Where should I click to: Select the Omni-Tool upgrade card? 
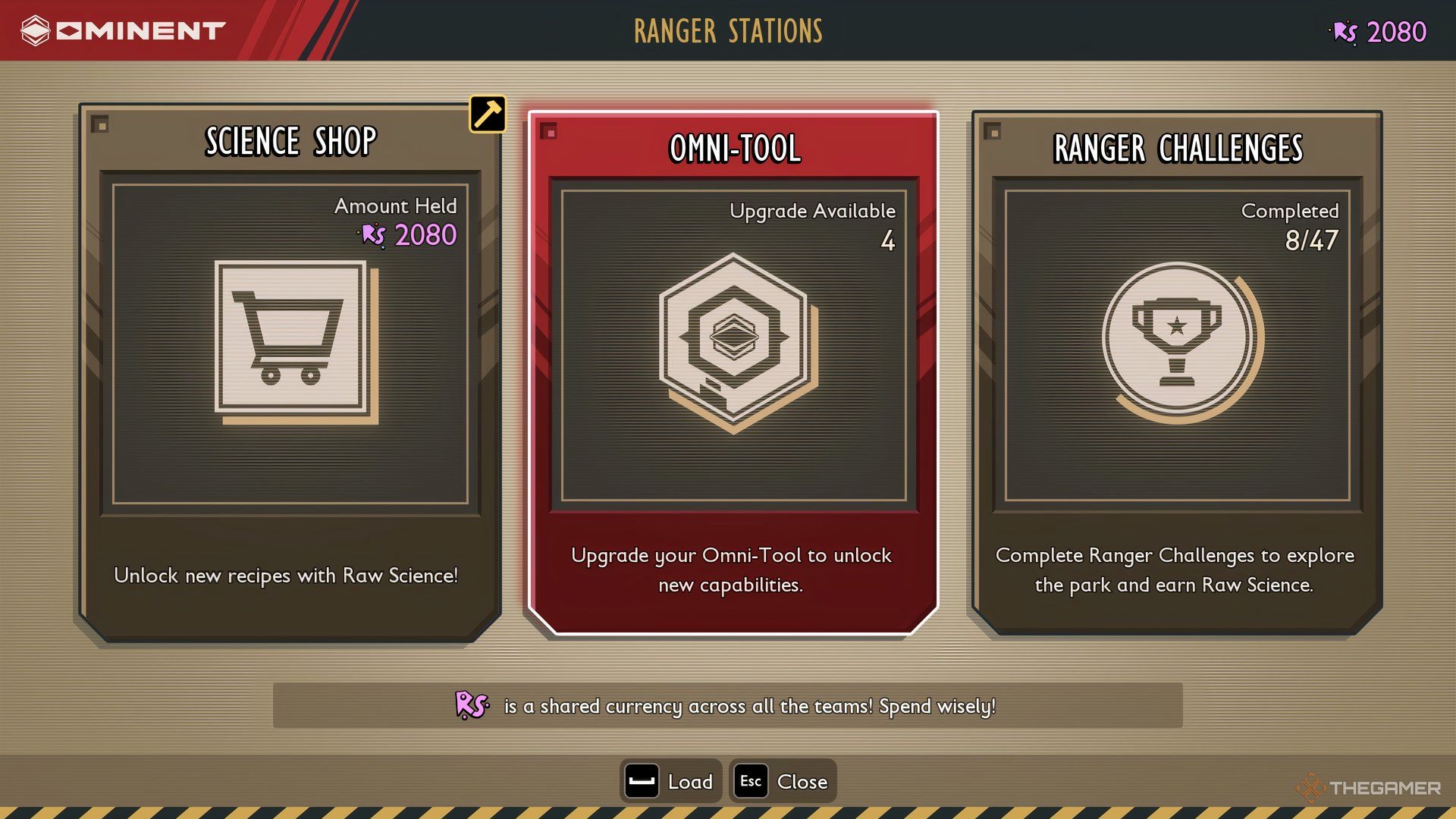pos(733,372)
